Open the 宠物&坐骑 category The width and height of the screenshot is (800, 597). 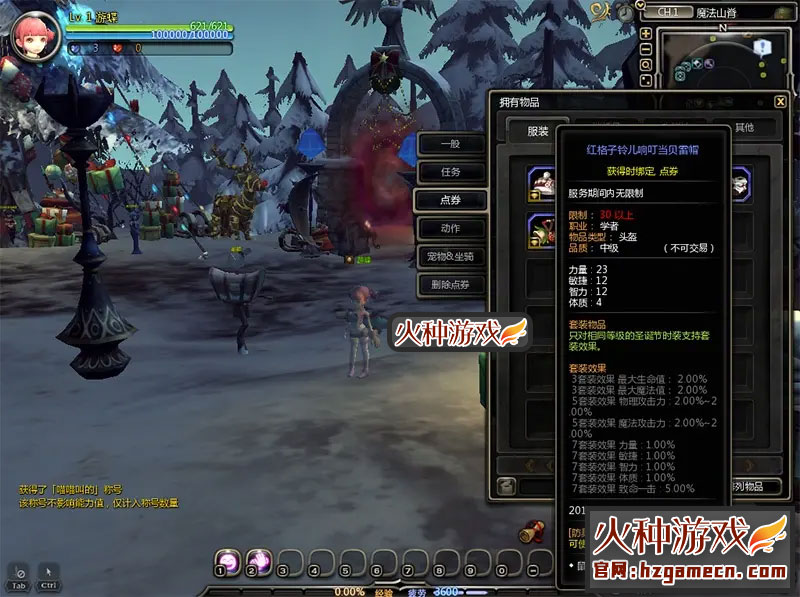click(x=450, y=256)
